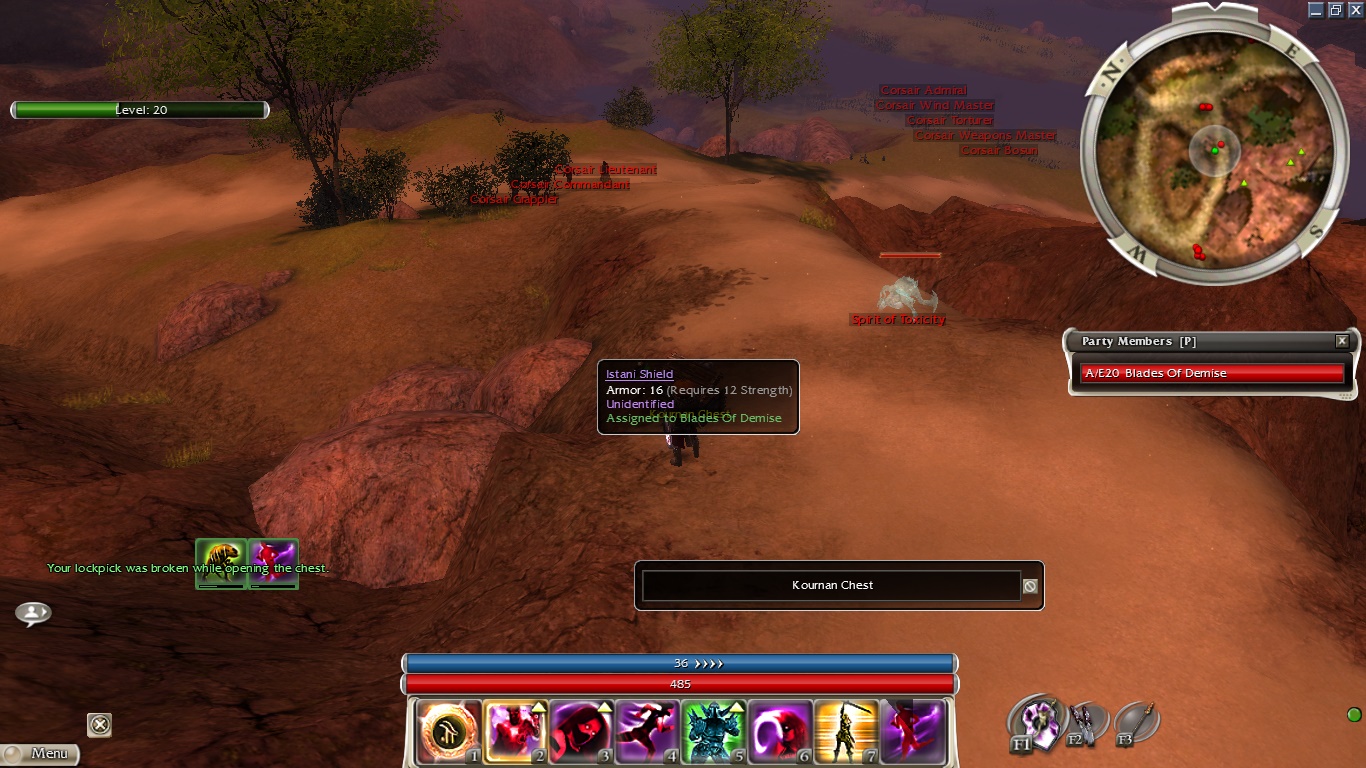Select the F3 staff weapon set
The height and width of the screenshot is (768, 1366).
point(1137,722)
